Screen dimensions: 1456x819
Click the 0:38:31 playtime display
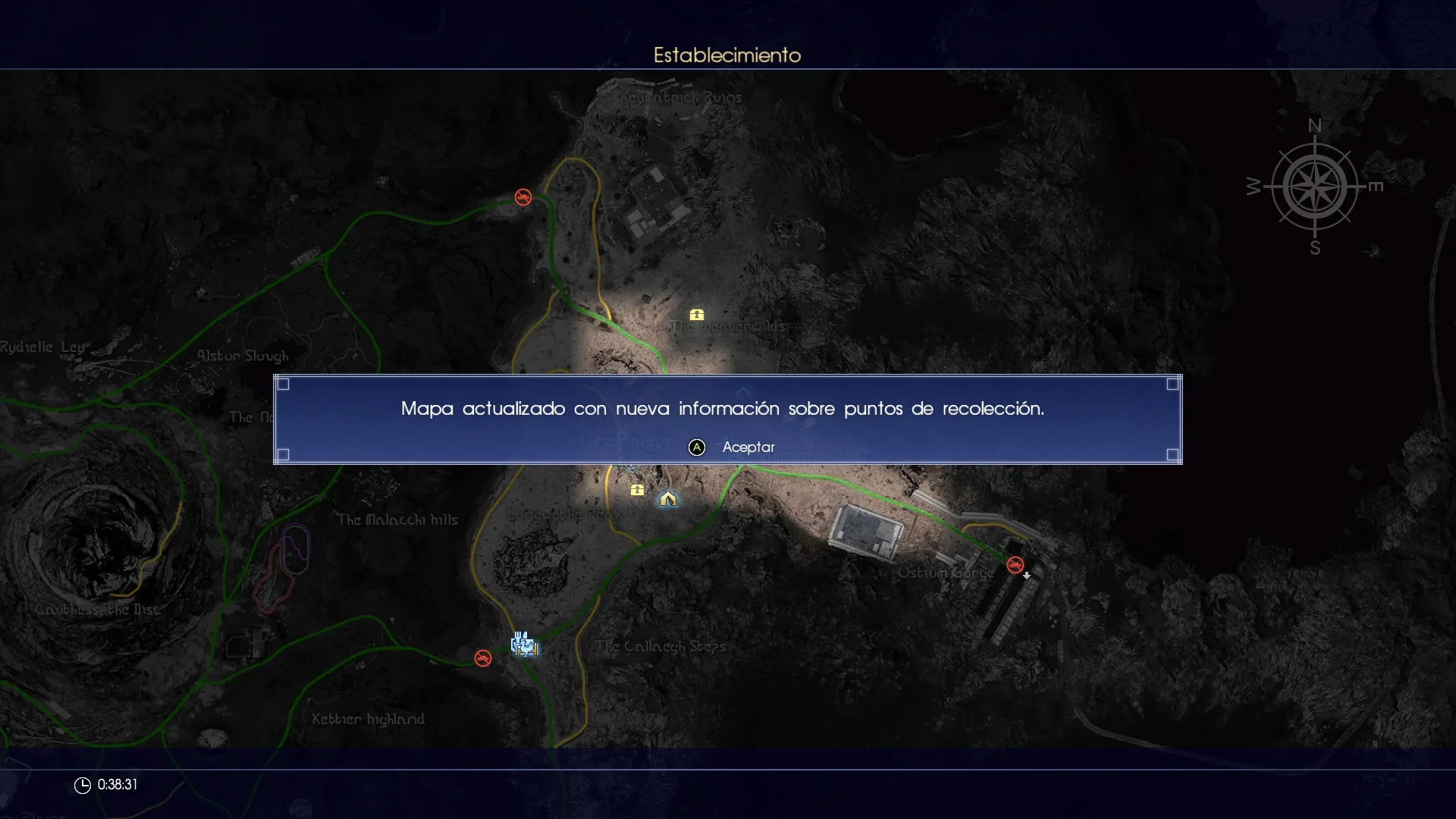pos(118,785)
